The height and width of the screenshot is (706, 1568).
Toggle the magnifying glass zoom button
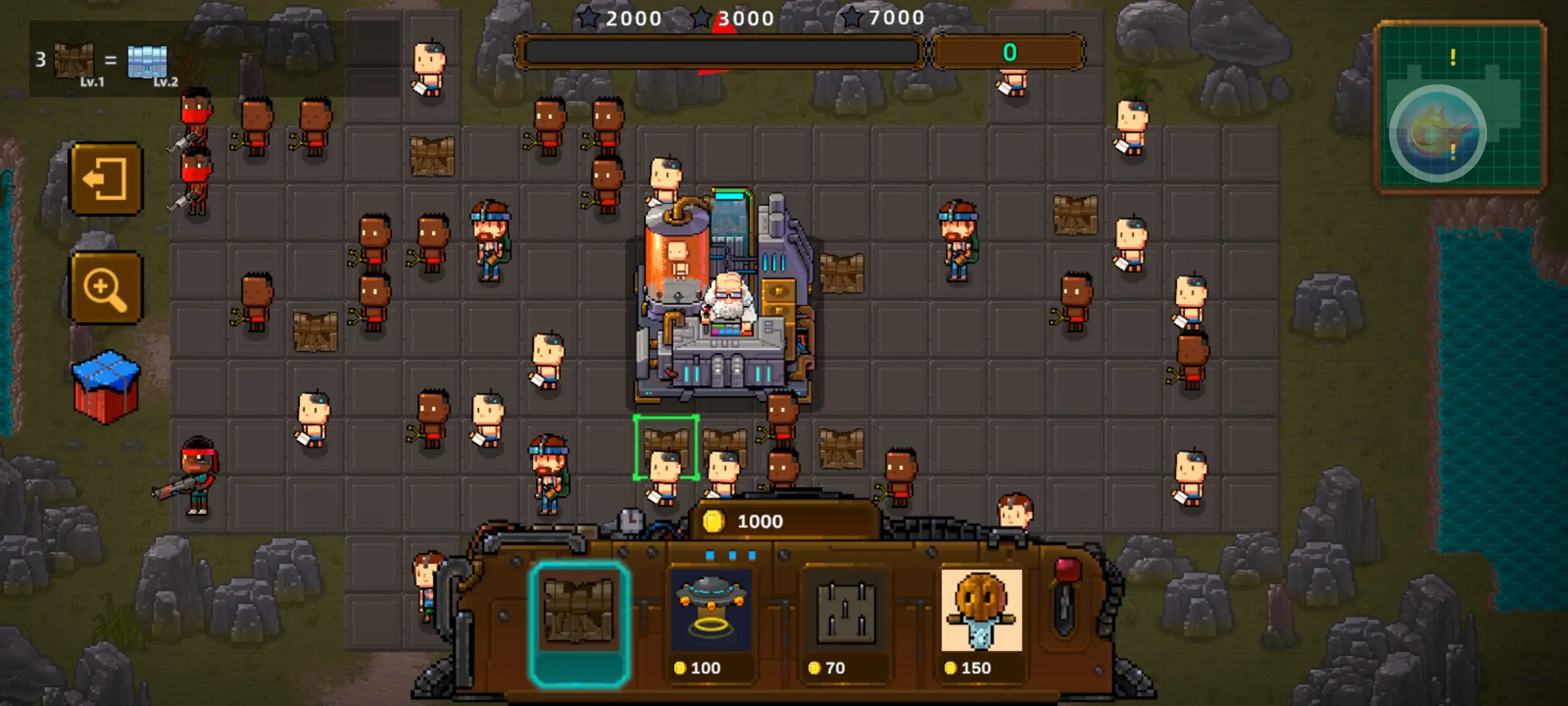click(106, 288)
